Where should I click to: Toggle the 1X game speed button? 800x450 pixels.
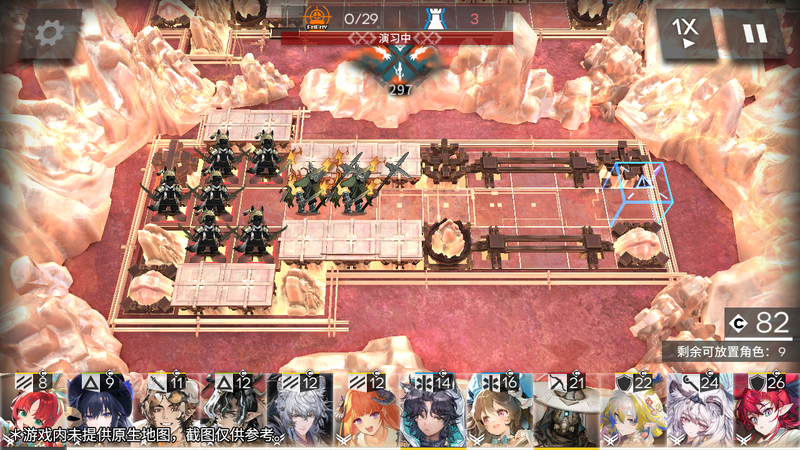(x=686, y=34)
